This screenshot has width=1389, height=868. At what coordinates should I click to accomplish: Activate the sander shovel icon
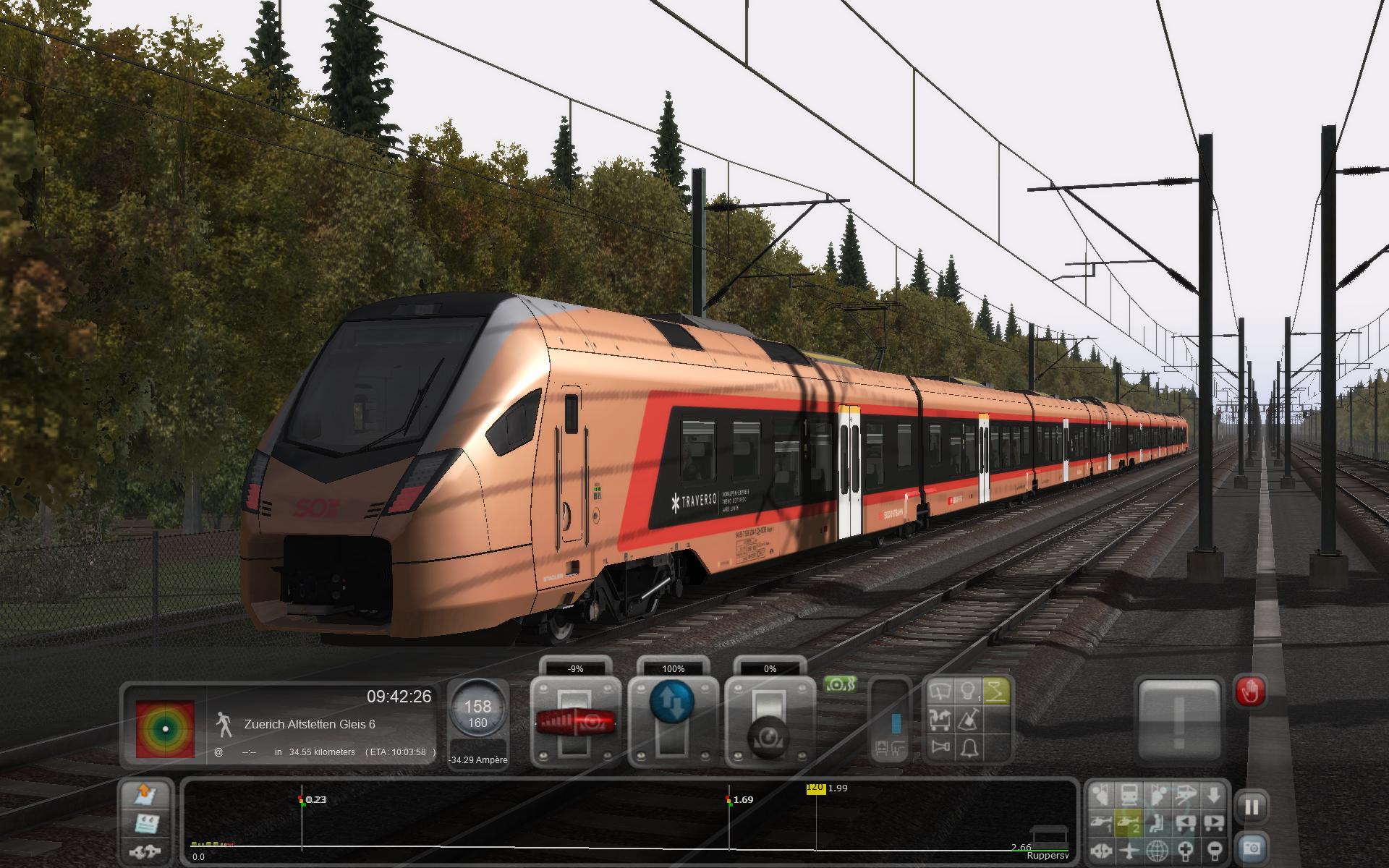[x=968, y=720]
